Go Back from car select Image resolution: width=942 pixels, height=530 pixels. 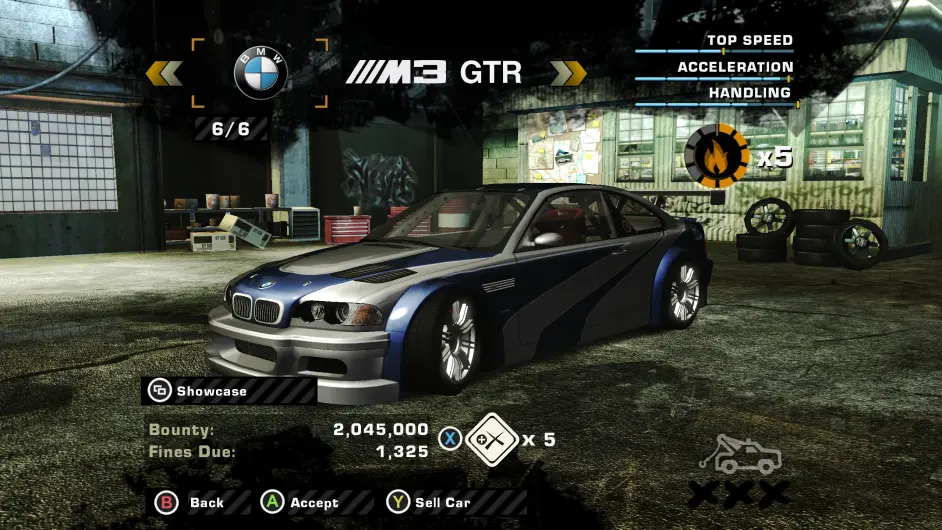point(189,502)
